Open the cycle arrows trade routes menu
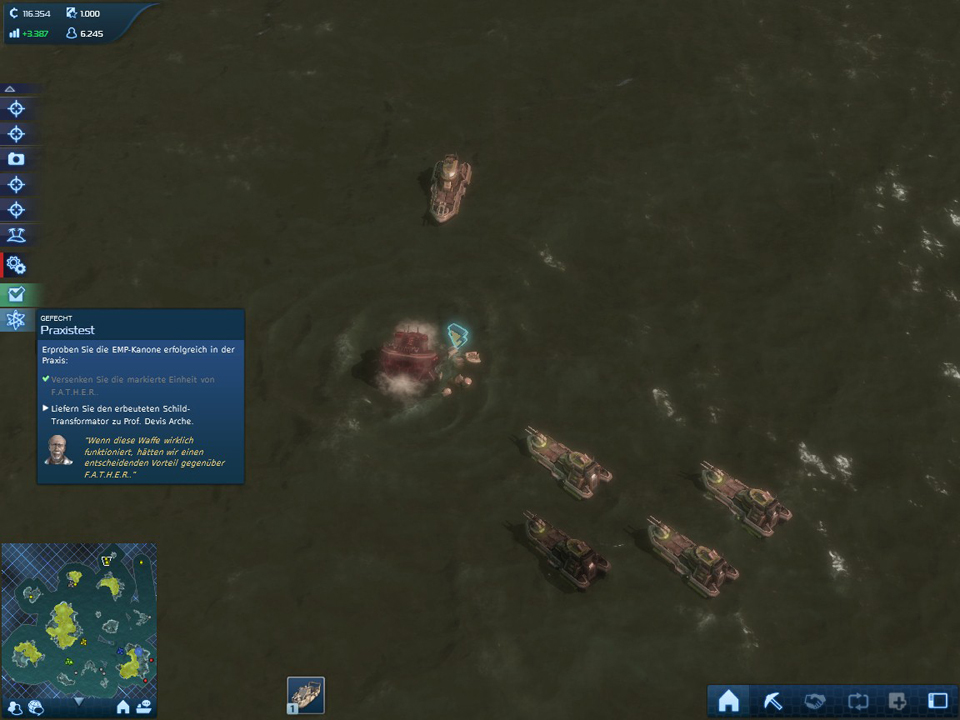 [x=855, y=701]
